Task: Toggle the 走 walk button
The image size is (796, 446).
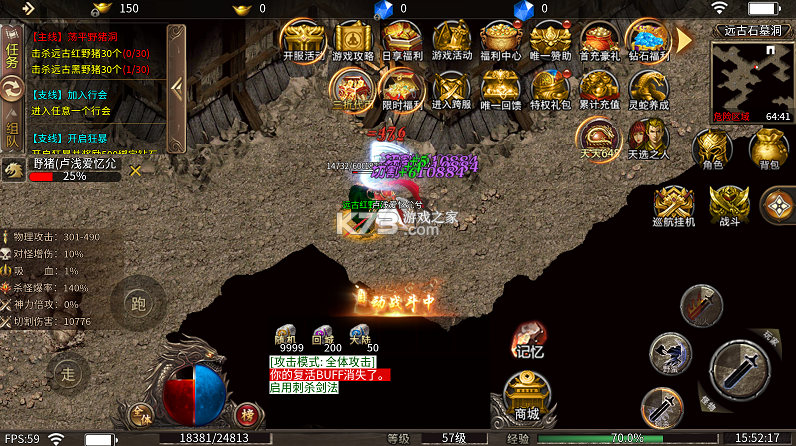Action: click(69, 375)
